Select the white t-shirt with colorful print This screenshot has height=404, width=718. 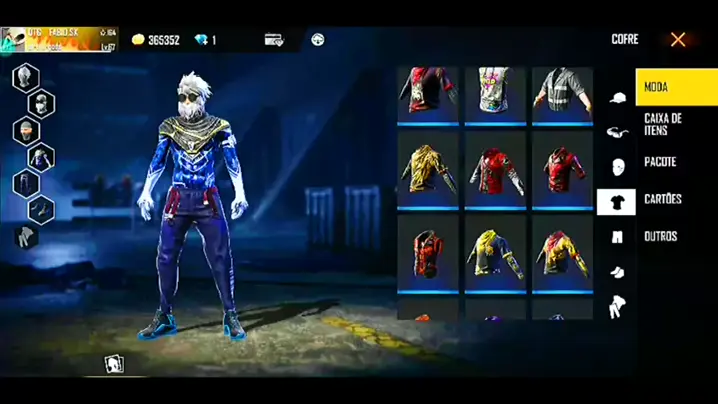[495, 94]
